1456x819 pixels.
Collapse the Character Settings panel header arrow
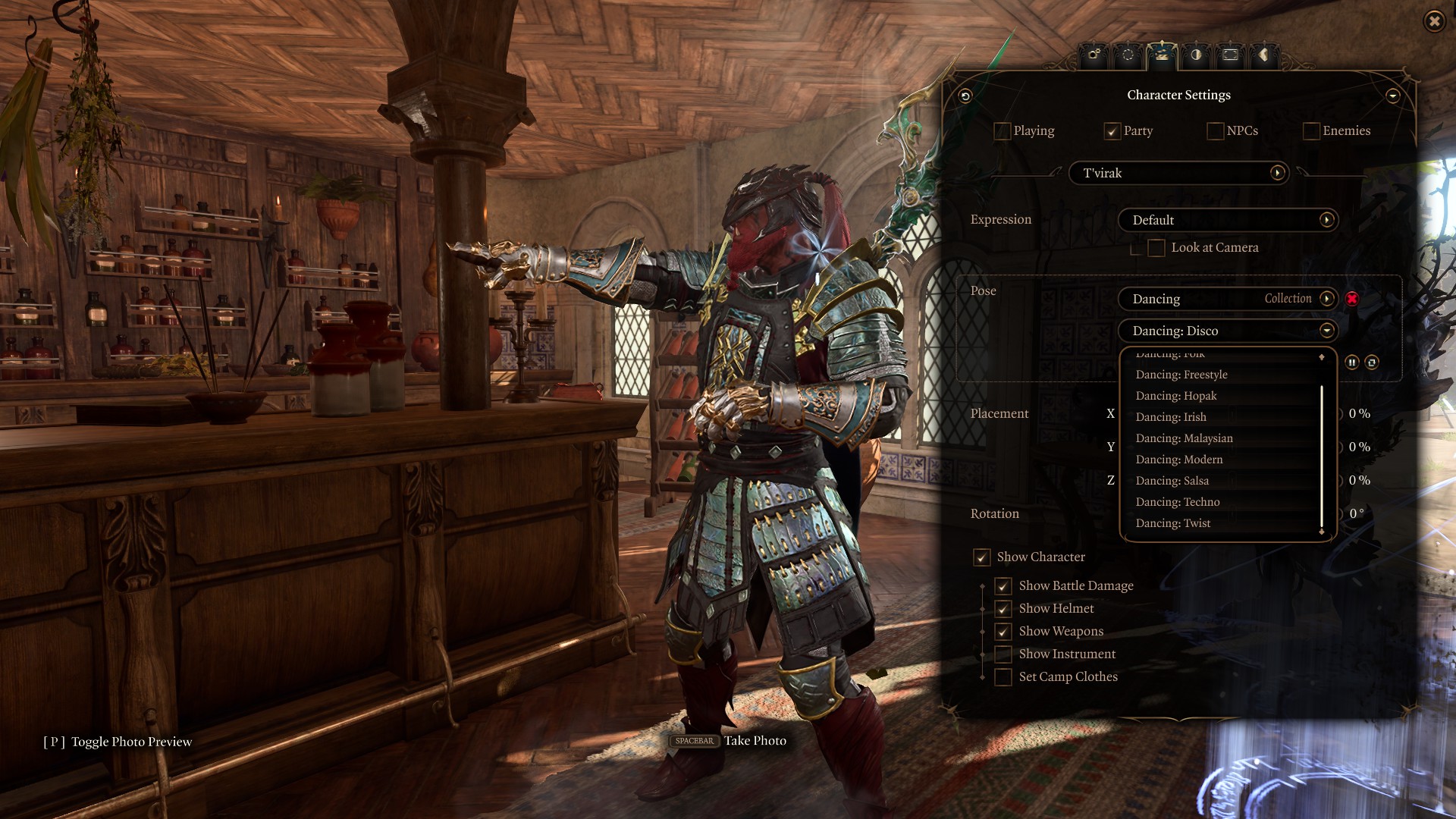coord(1392,96)
